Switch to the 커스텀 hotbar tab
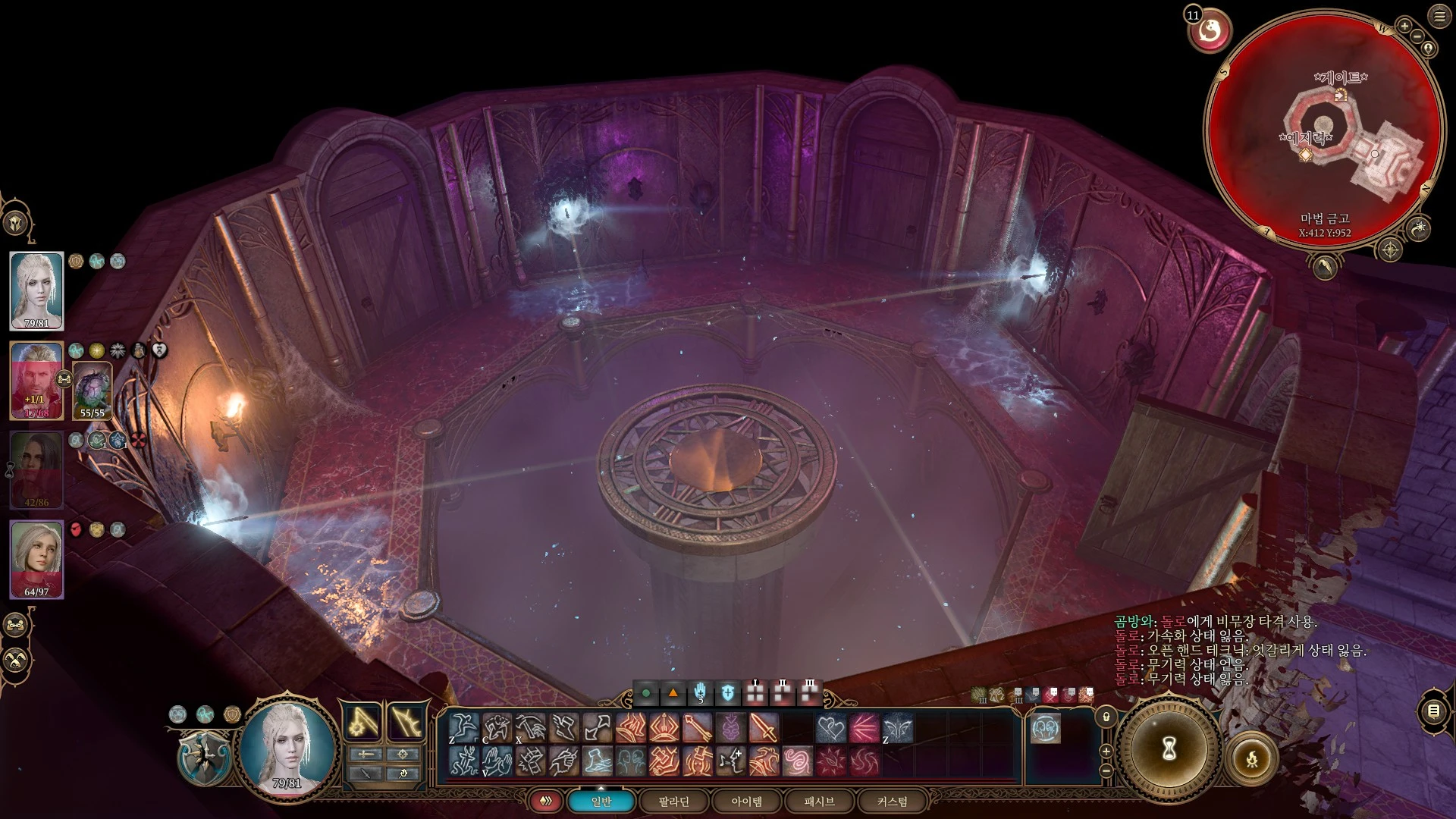The image size is (1456, 819). coord(892,802)
